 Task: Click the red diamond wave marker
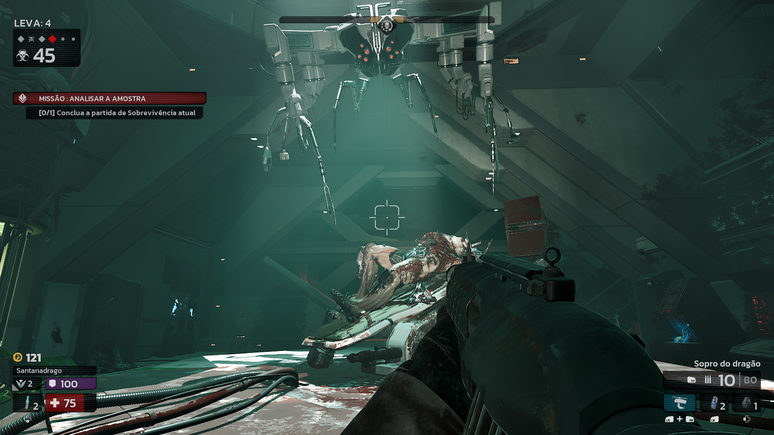[x=52, y=39]
